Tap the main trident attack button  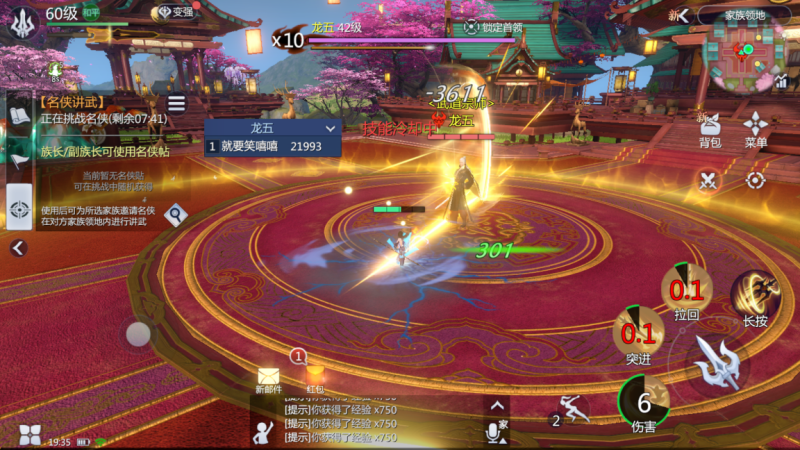click(718, 362)
